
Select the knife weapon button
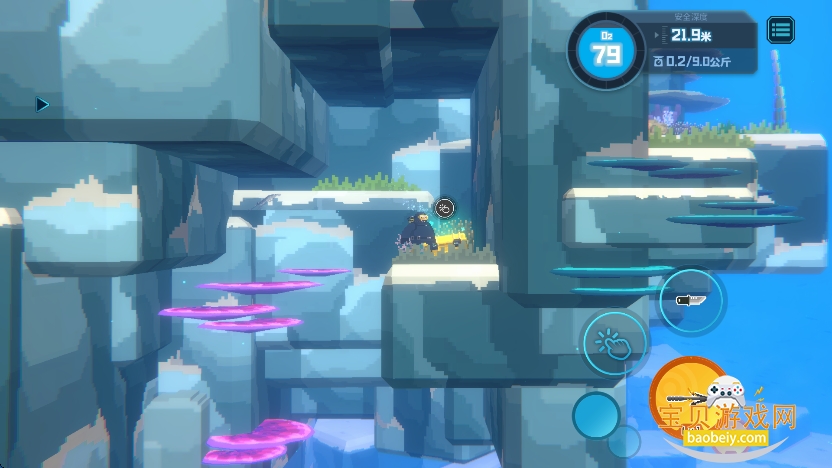click(x=691, y=300)
